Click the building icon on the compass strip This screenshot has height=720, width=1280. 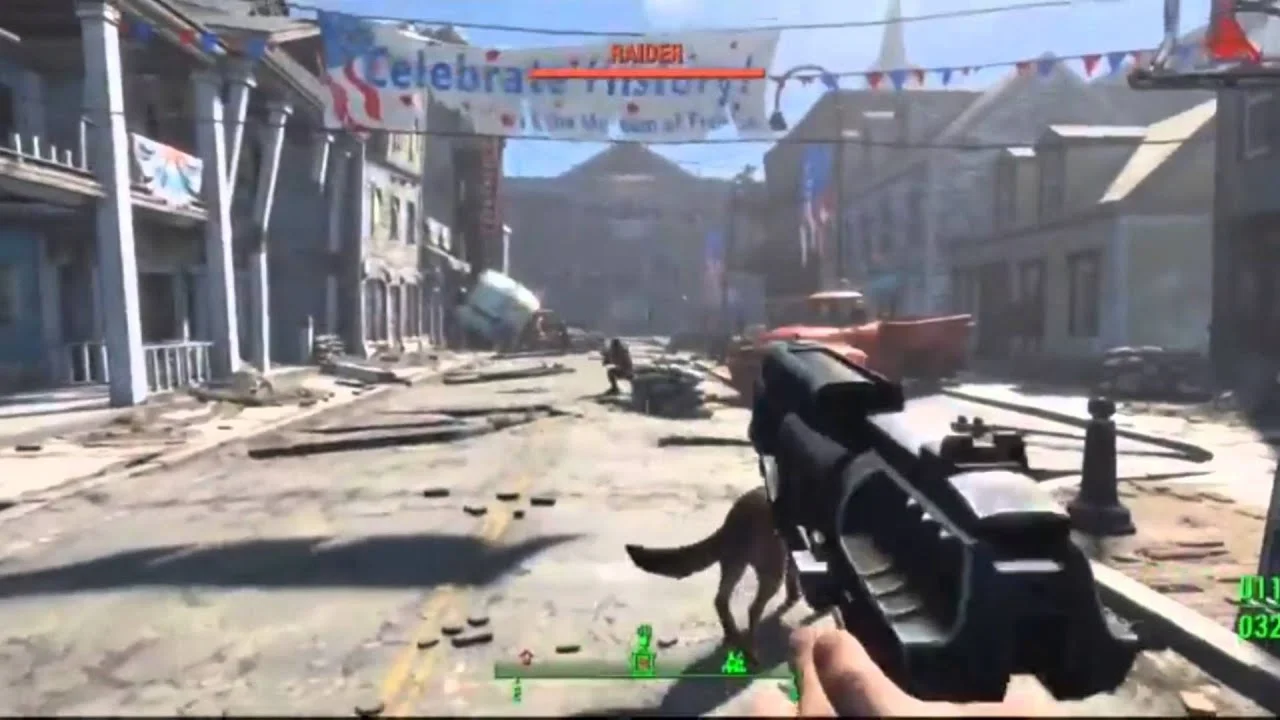735,662
